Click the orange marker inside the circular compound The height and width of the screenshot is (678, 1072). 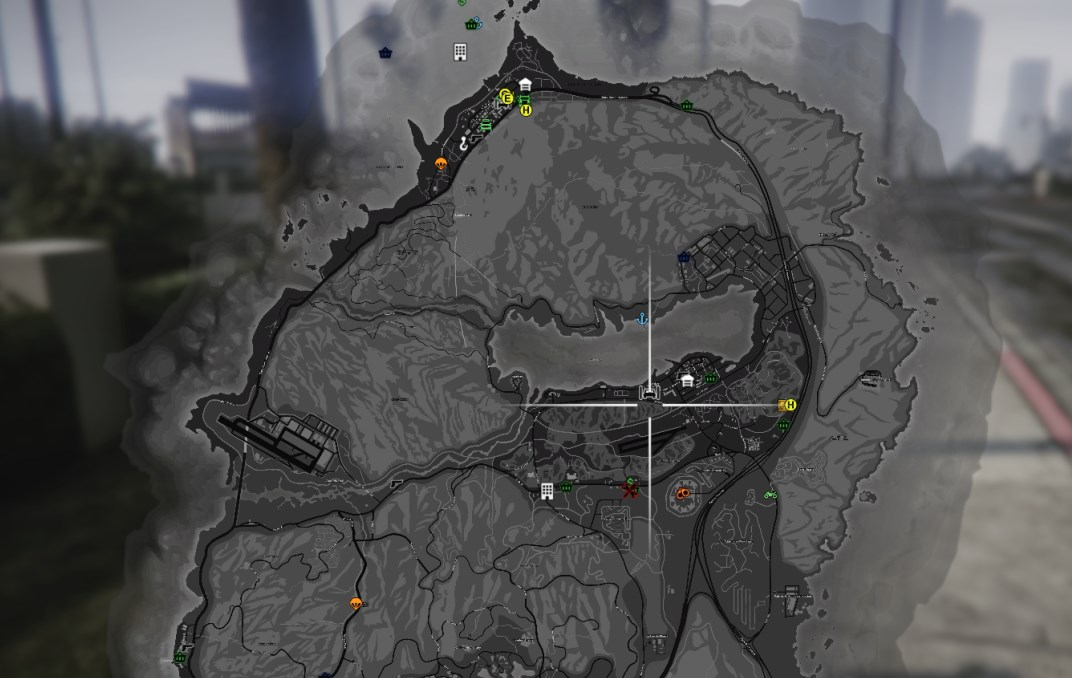pyautogui.click(x=683, y=492)
